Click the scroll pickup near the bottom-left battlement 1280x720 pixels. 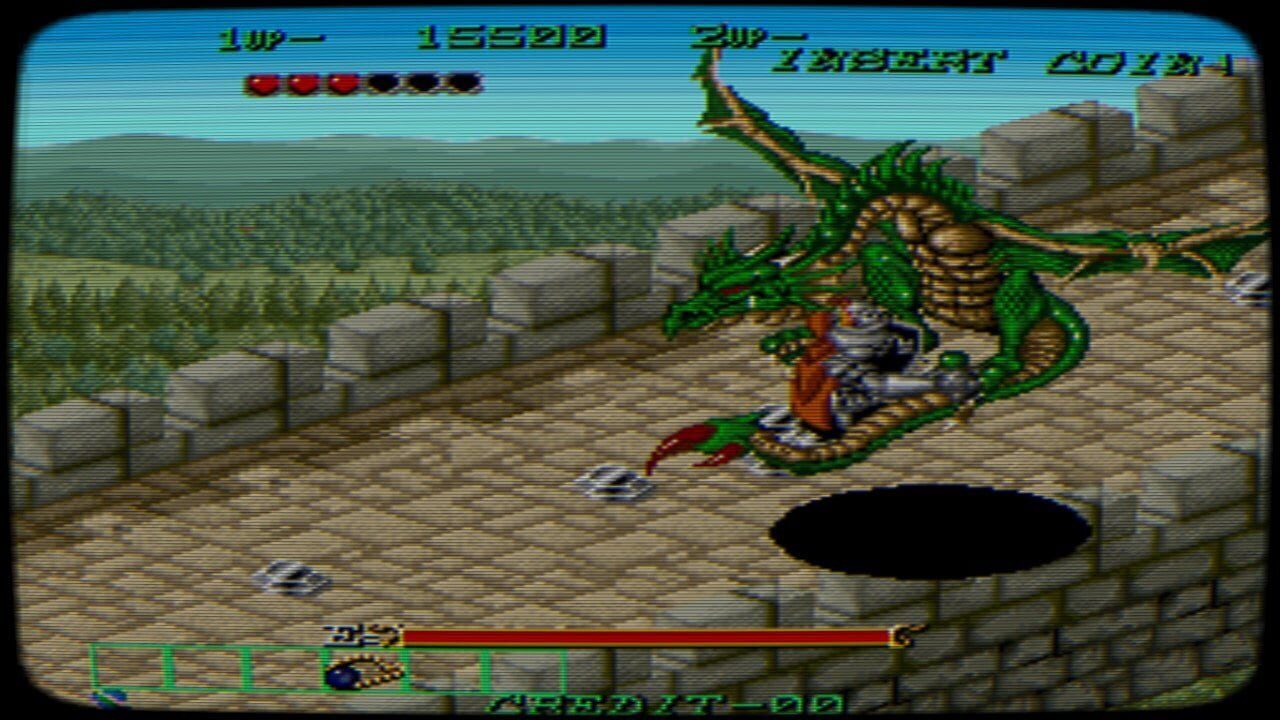(290, 577)
